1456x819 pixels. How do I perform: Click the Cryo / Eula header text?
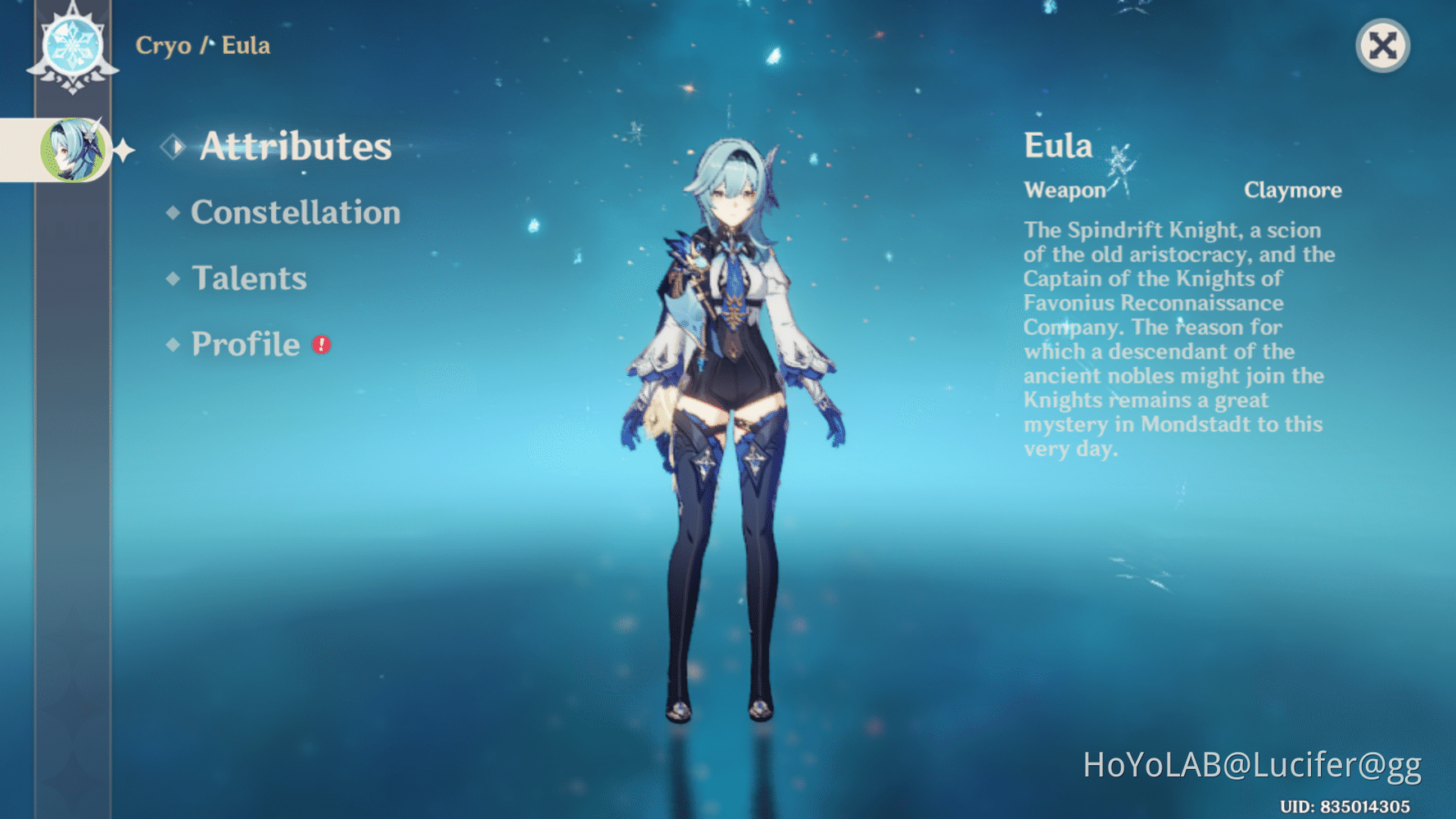[x=203, y=47]
